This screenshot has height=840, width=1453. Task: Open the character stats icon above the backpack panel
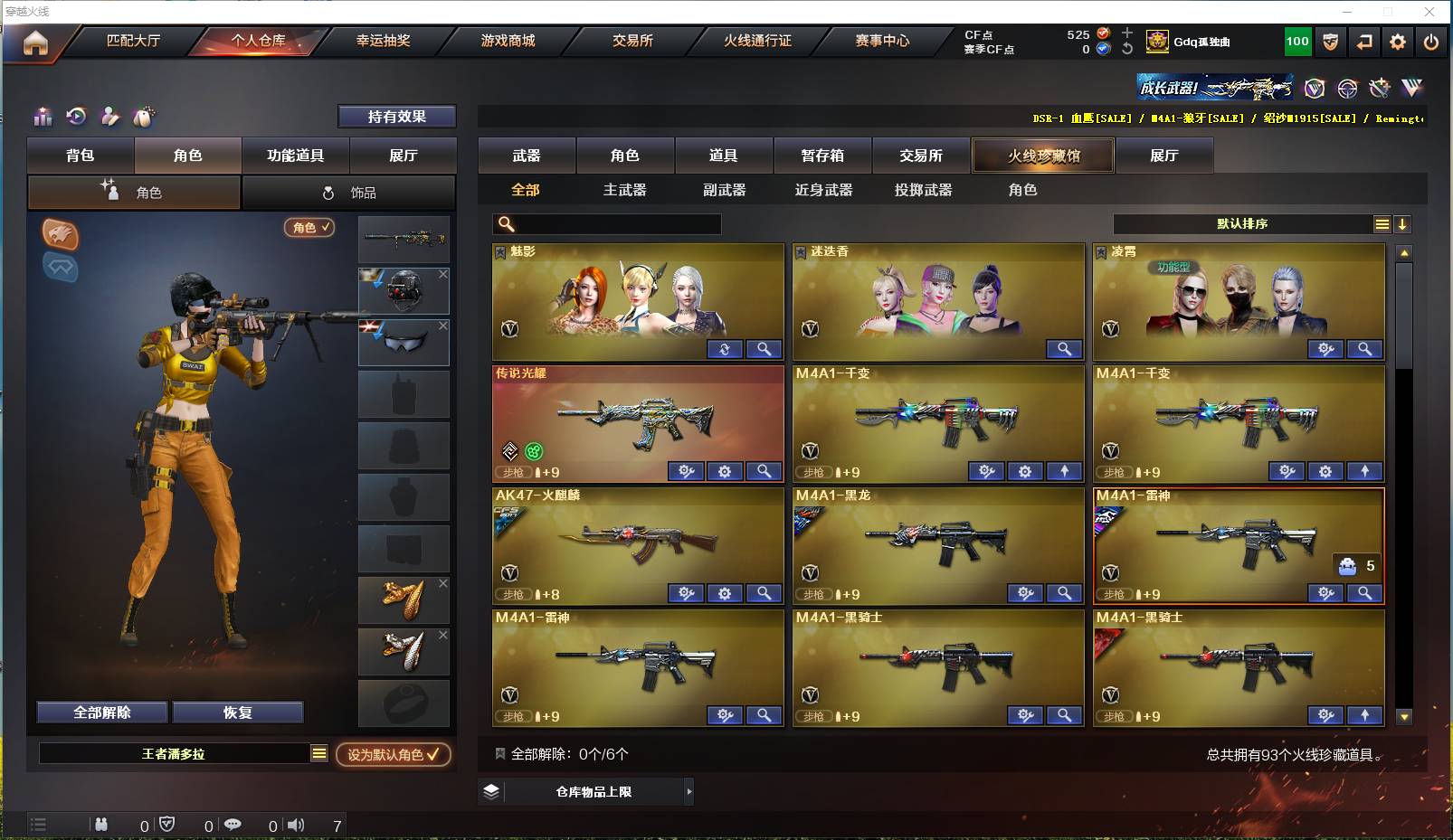click(43, 117)
